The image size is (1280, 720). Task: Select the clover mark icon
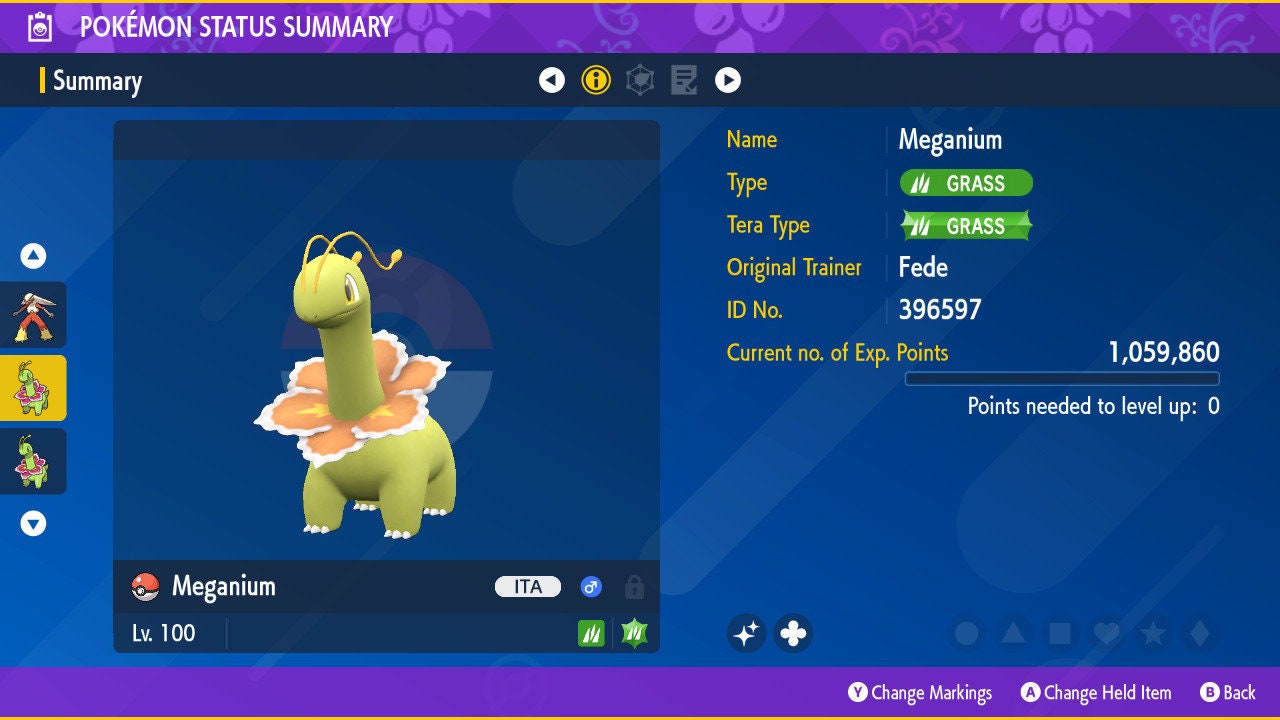tap(793, 633)
